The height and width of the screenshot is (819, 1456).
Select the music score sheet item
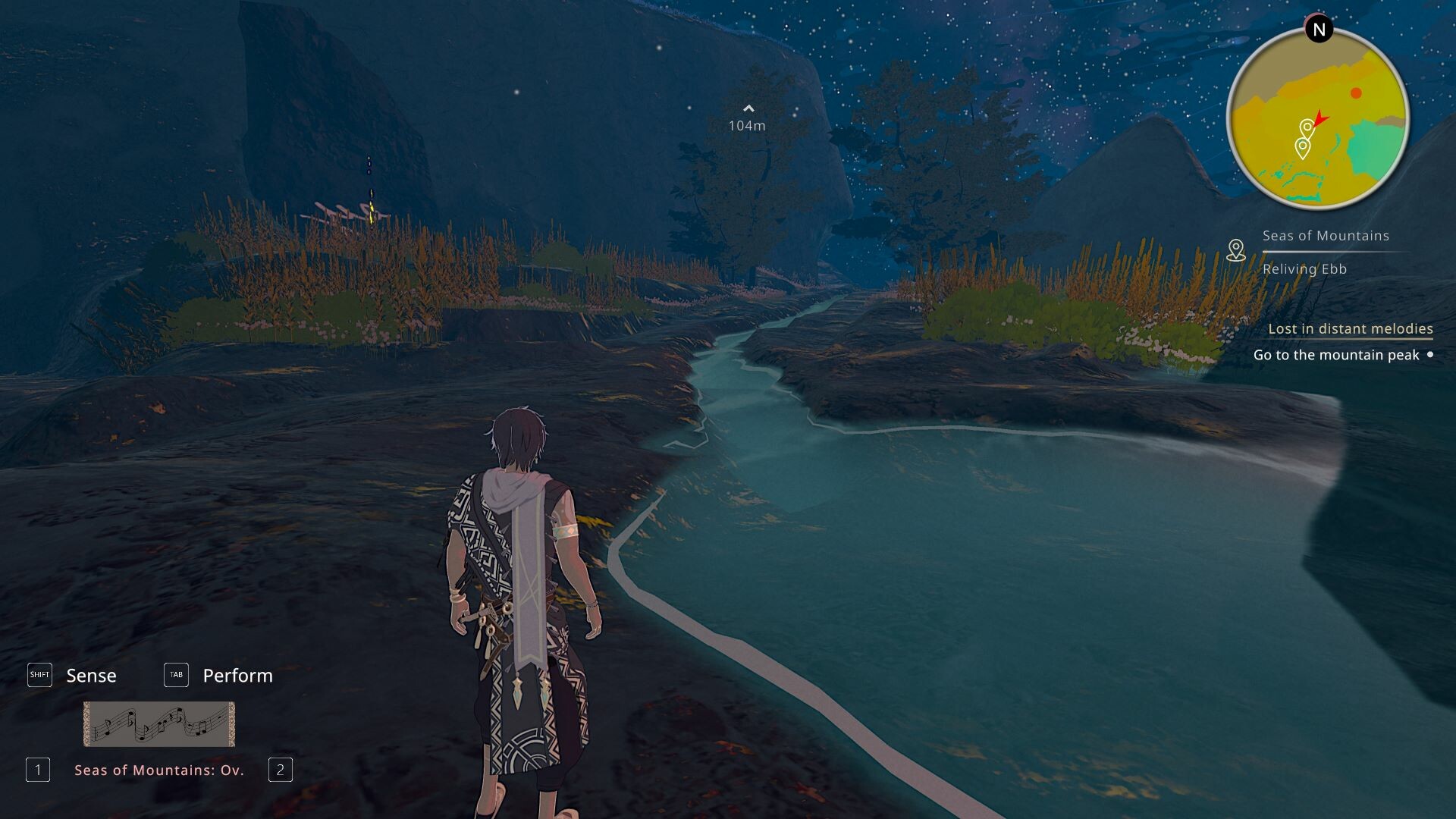pos(159,723)
